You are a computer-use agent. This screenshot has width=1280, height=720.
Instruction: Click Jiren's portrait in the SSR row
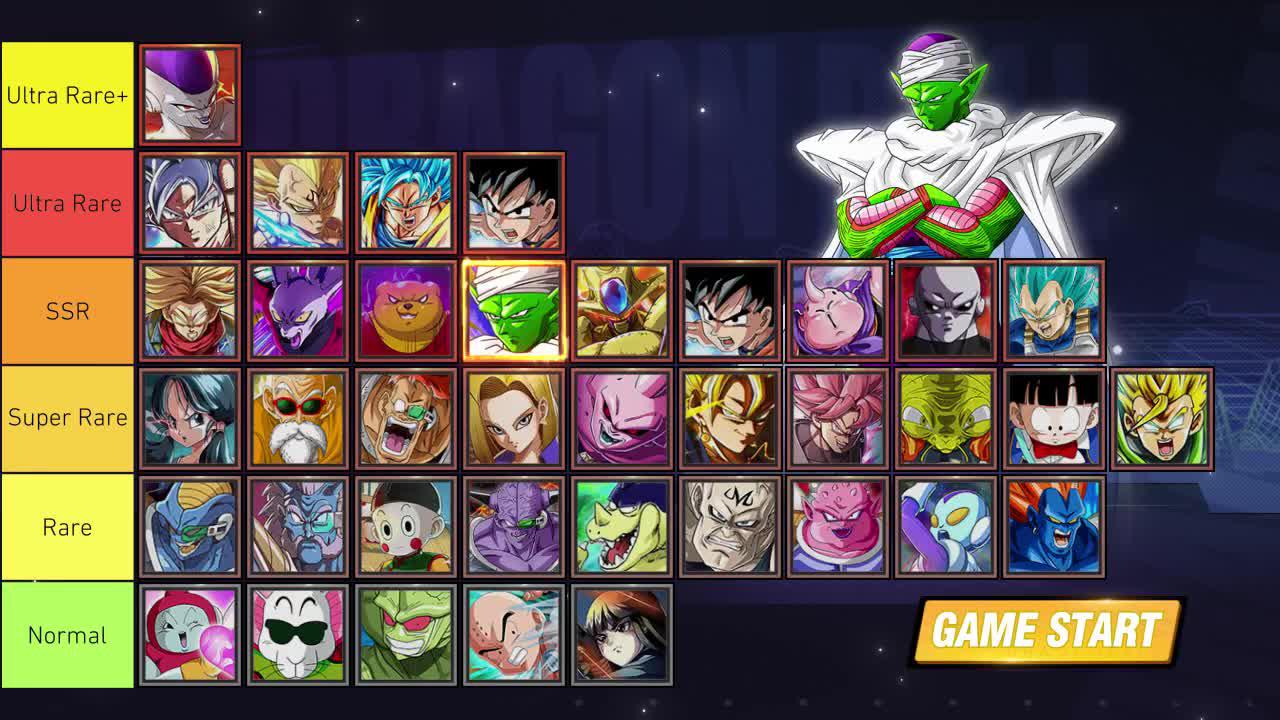point(946,310)
